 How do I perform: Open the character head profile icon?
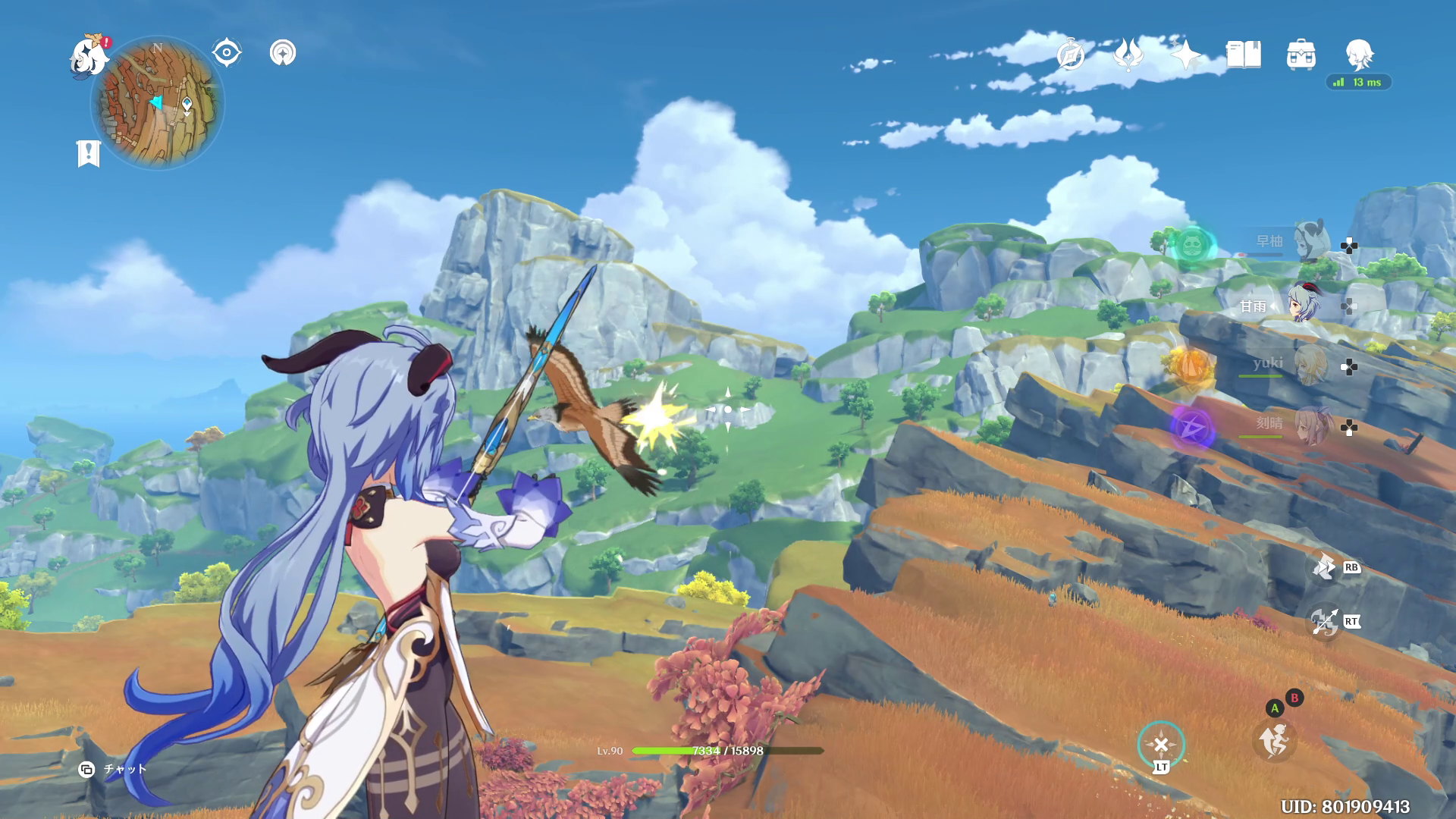[x=1359, y=55]
